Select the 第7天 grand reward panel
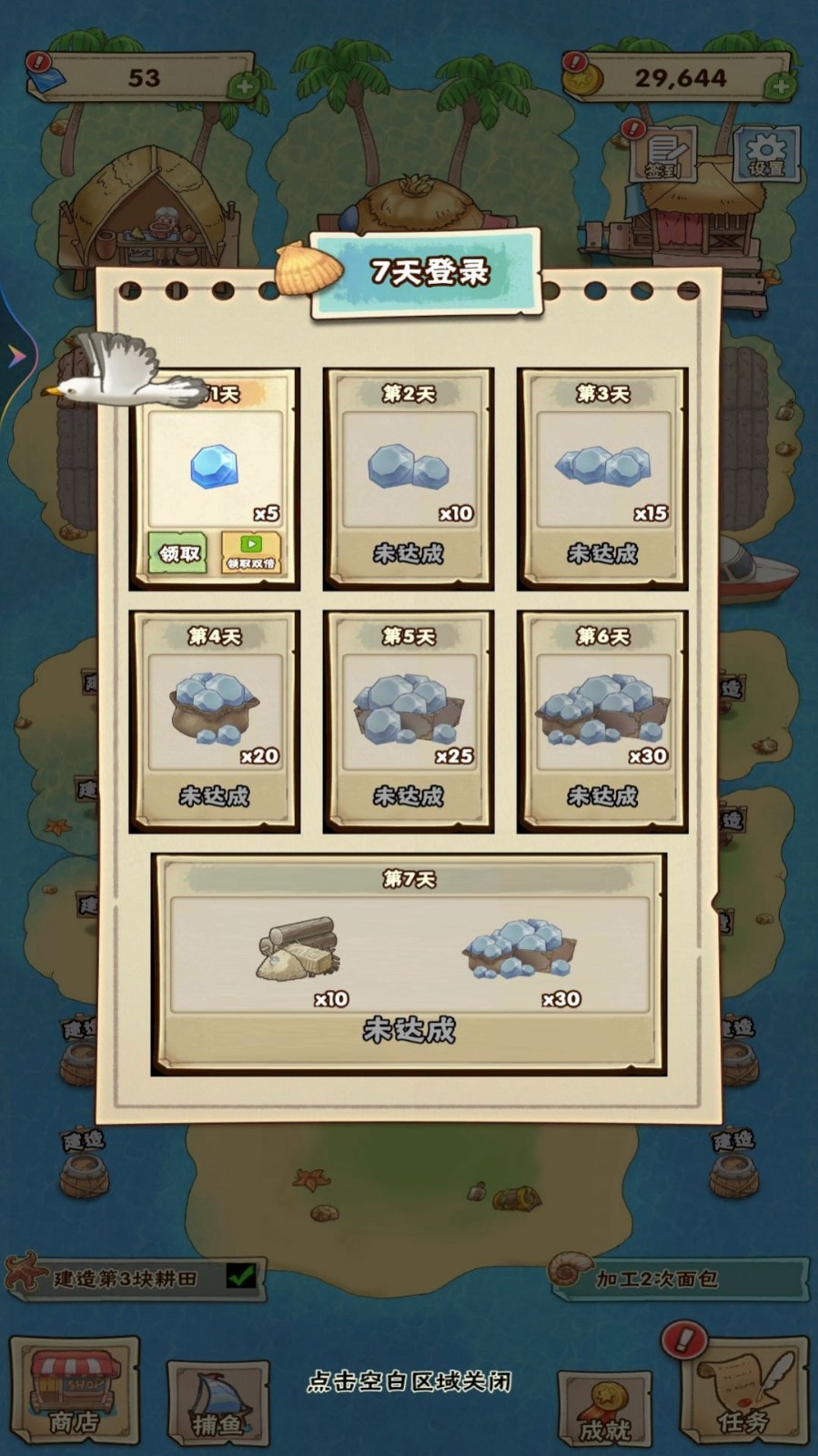 409,964
